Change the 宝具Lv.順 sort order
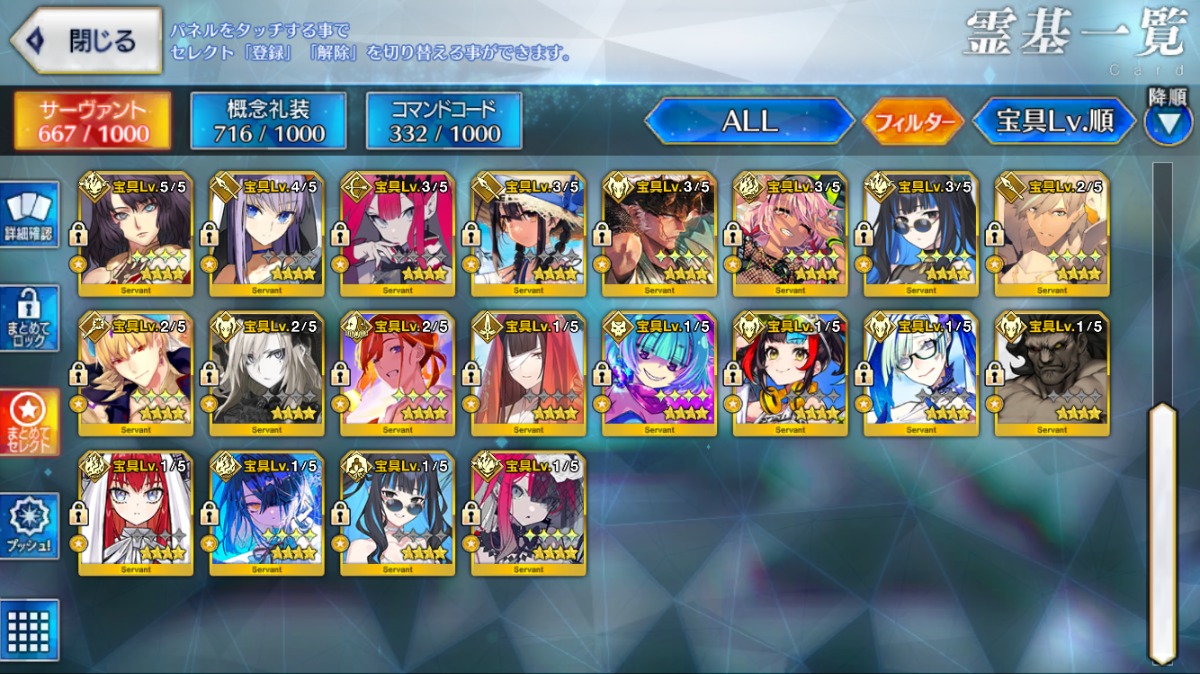Screen dimensions: 1200x674 click(1055, 122)
